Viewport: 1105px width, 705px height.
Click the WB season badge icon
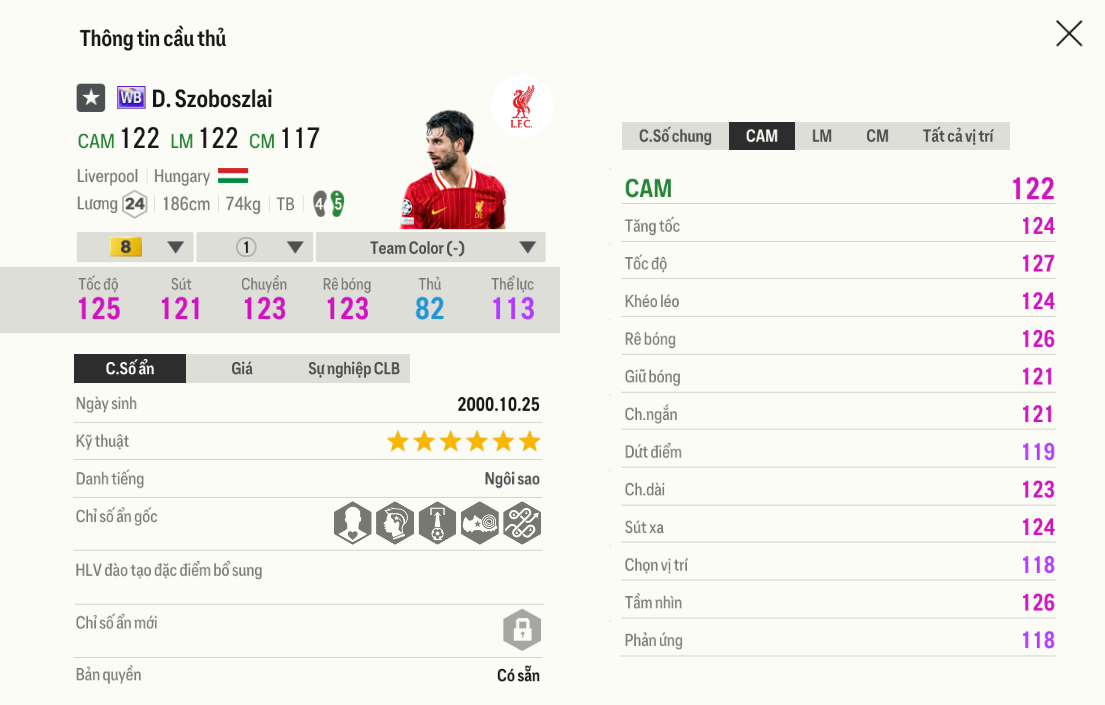131,98
